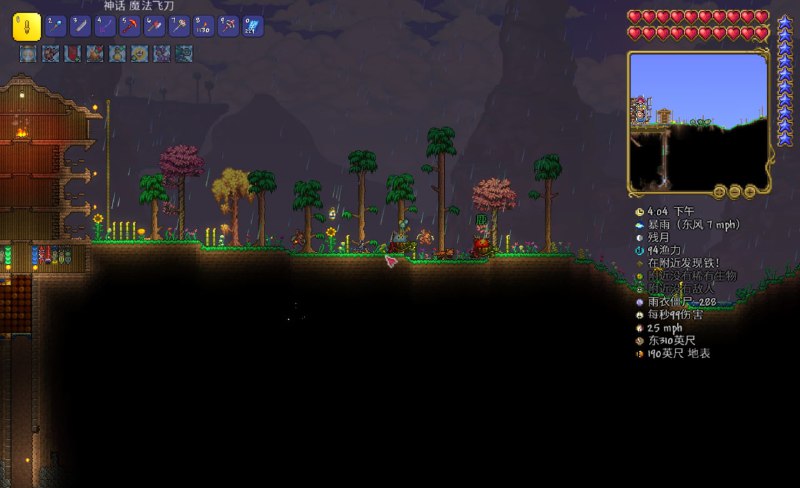The image size is (800, 488).
Task: Click the damage-per-second info icon
Action: 640,314
